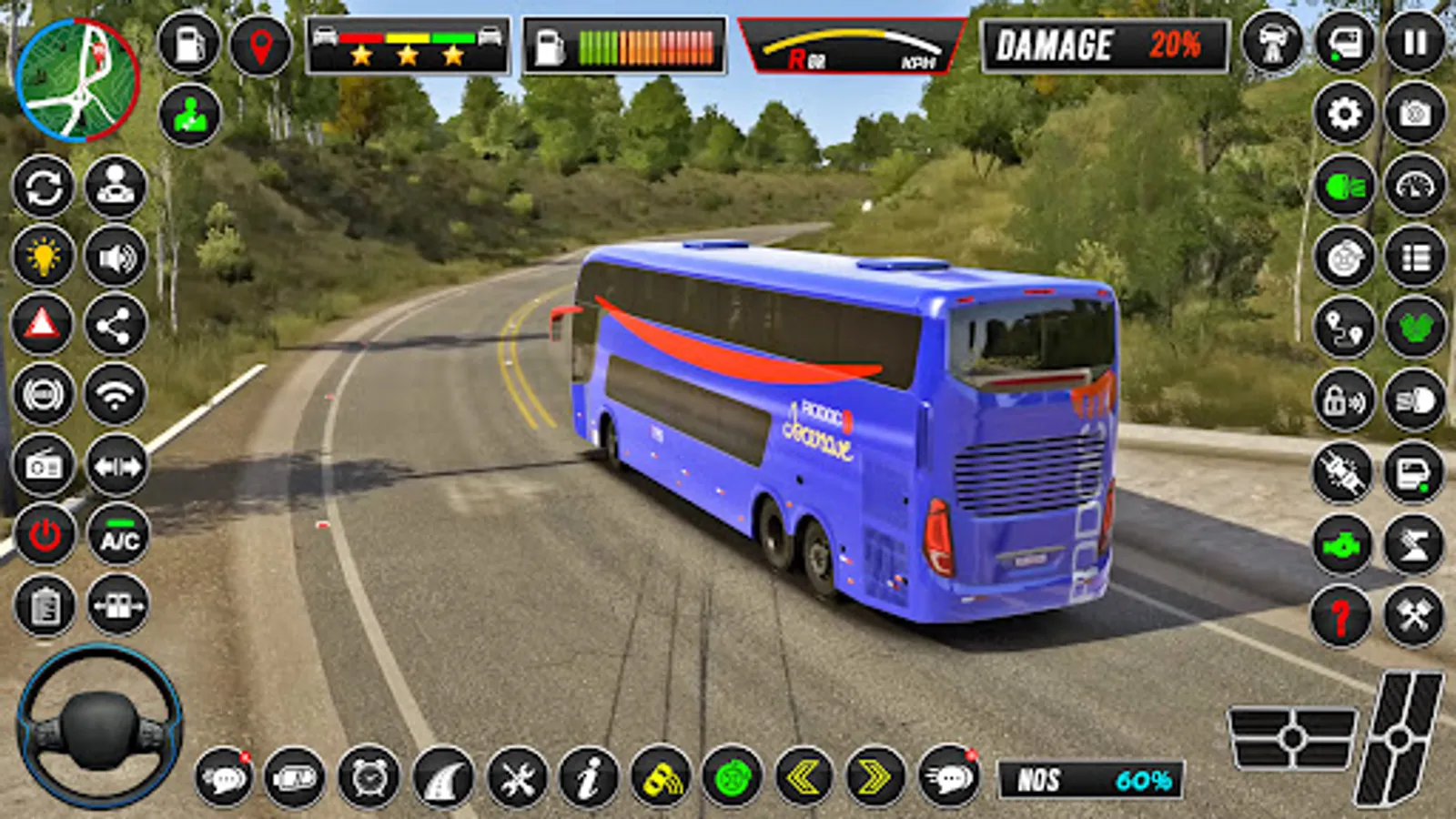Select the yellow car signal icon

click(662, 778)
